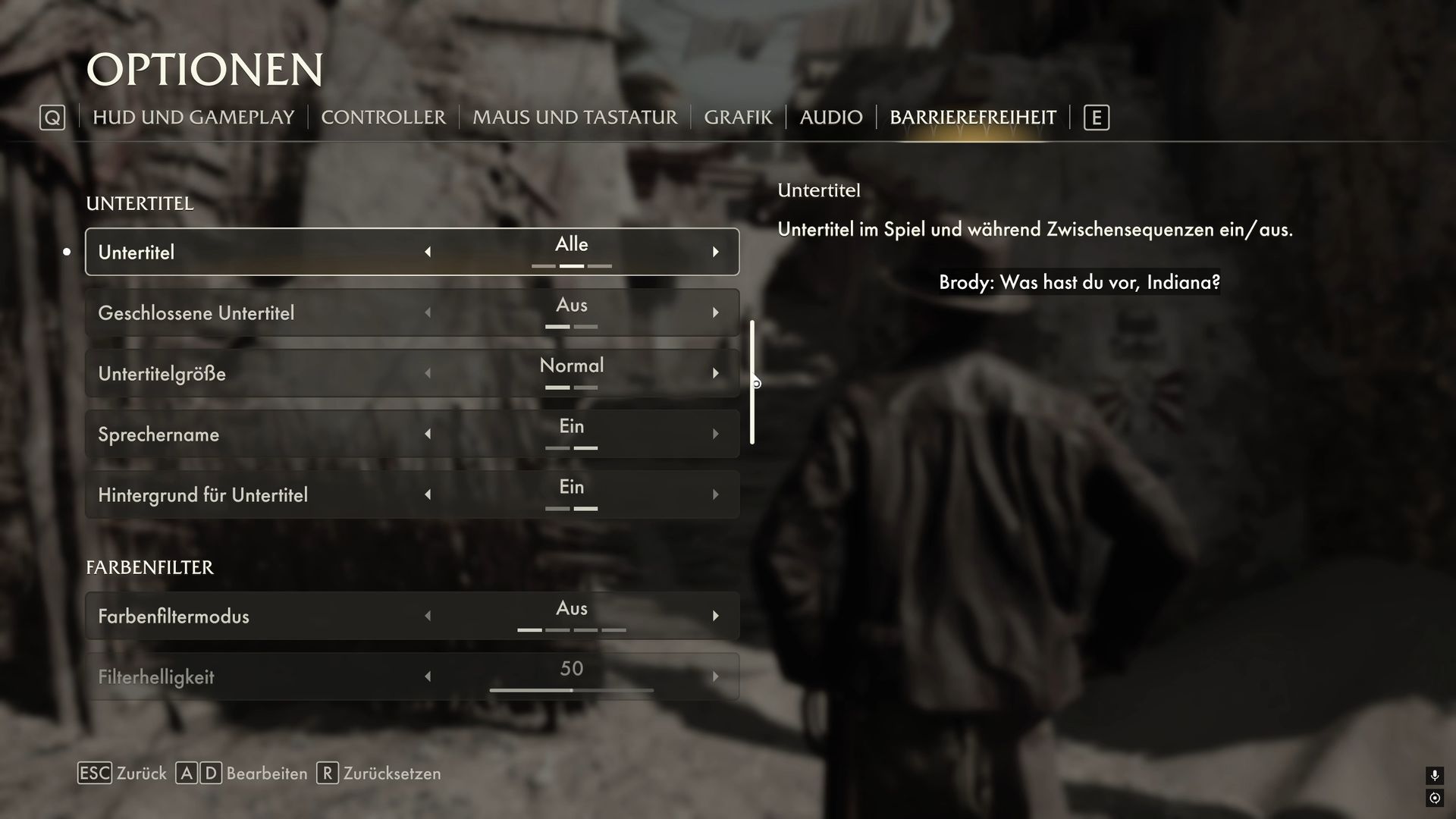This screenshot has width=1456, height=819.
Task: Click the Zurück back button
Action: tap(122, 773)
